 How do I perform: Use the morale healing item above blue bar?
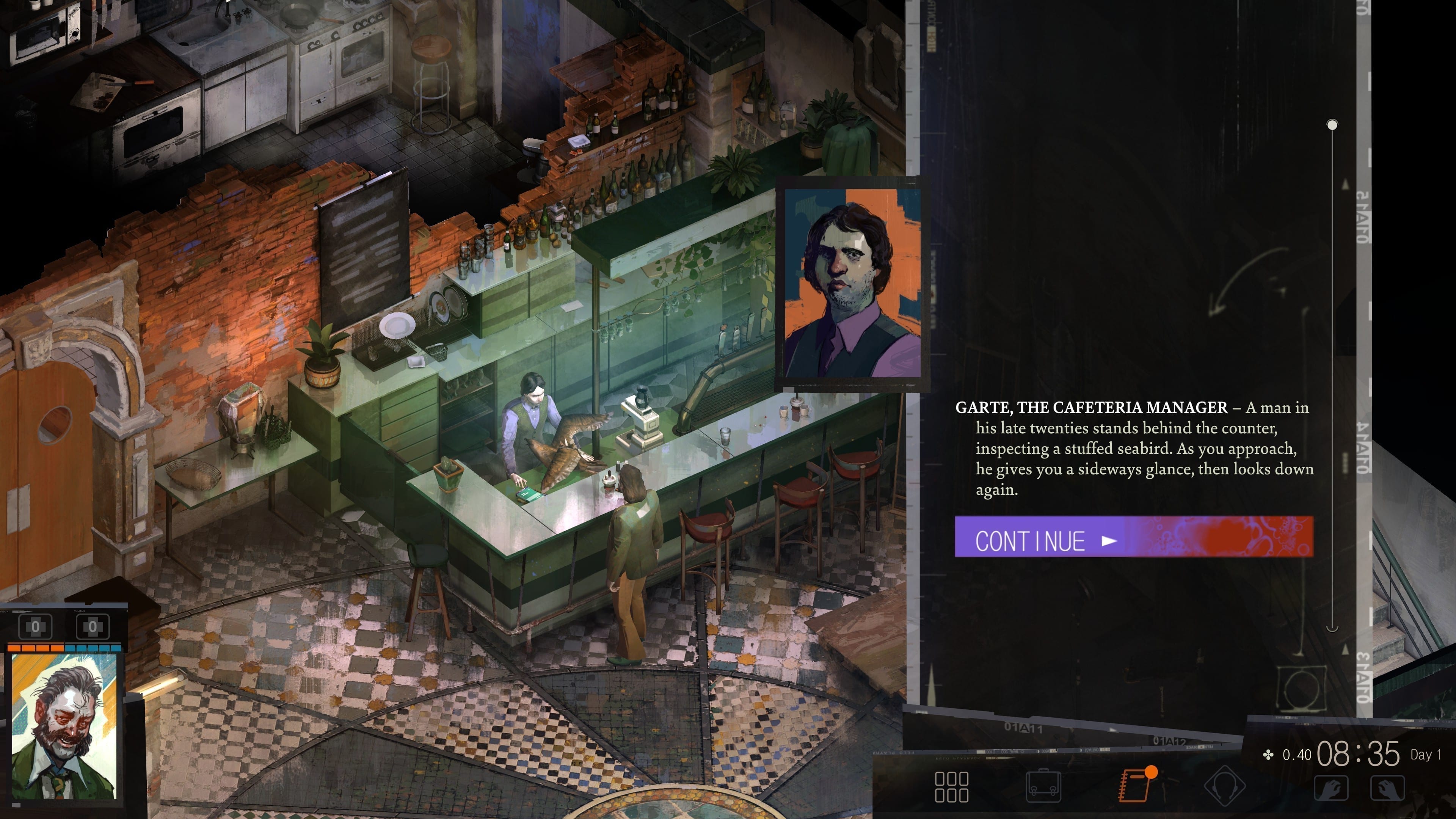(x=93, y=626)
